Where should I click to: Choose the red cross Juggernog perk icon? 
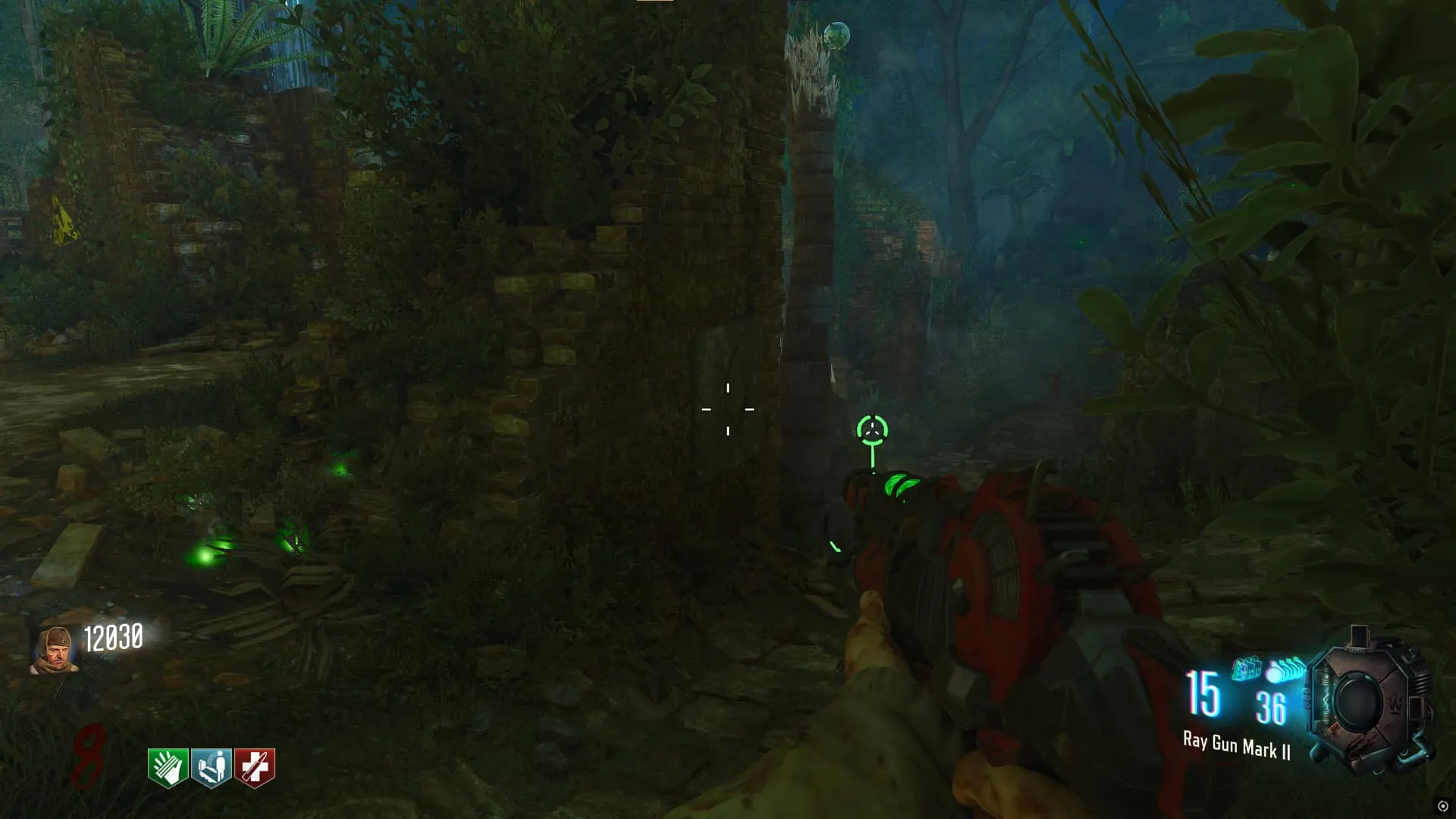pos(255,767)
